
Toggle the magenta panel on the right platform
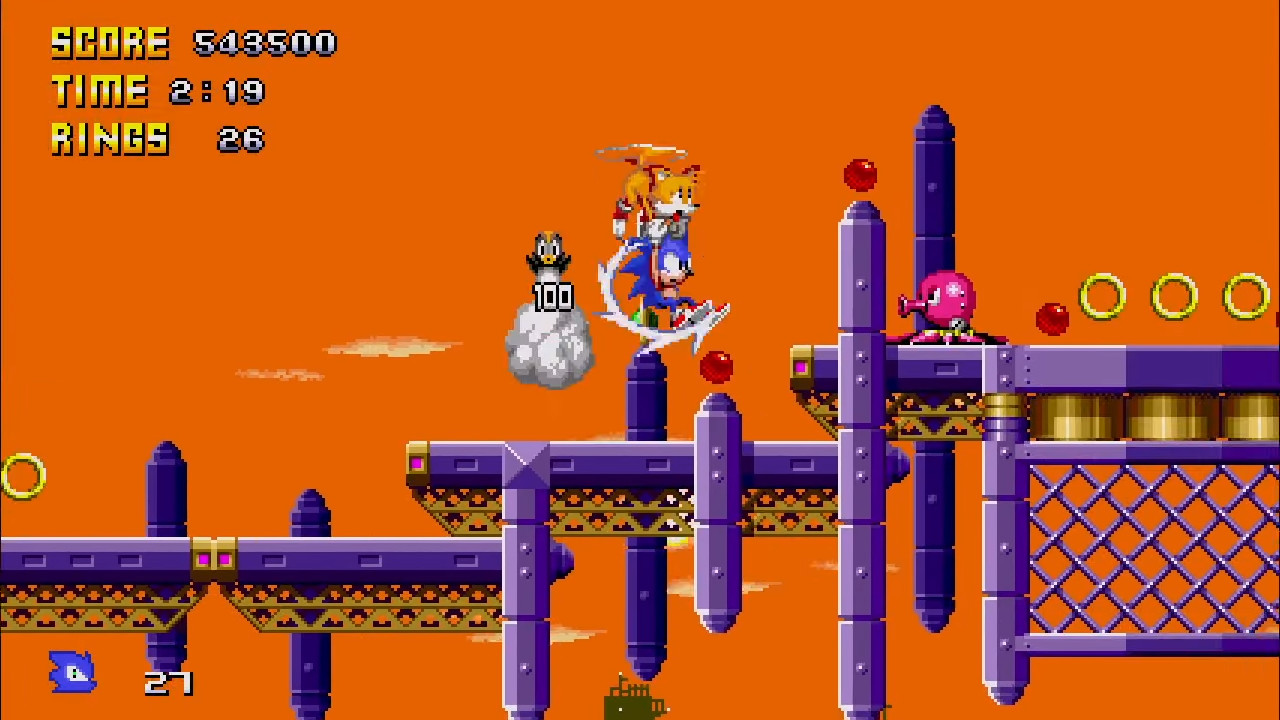[801, 368]
